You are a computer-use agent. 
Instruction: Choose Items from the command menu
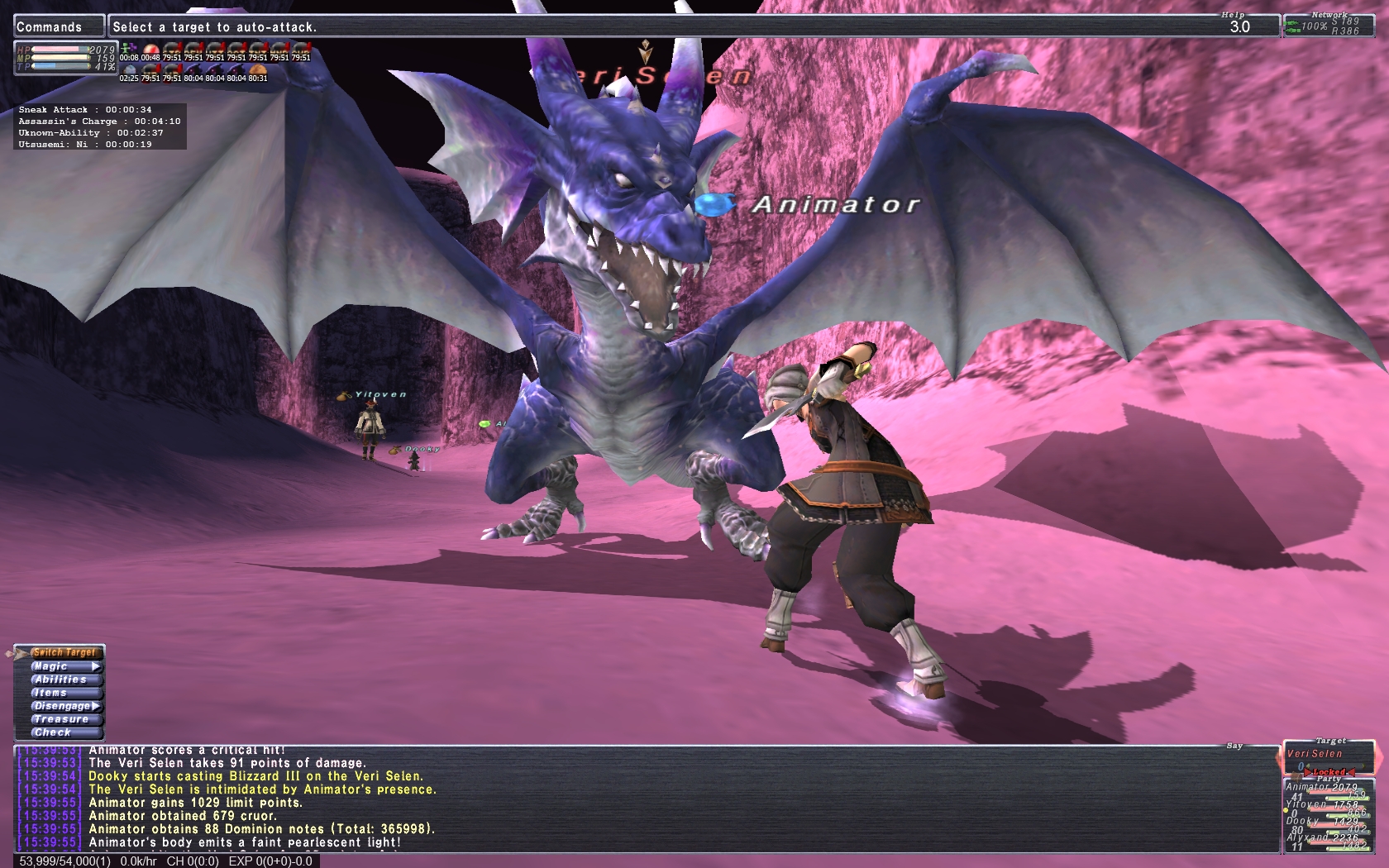(x=51, y=693)
